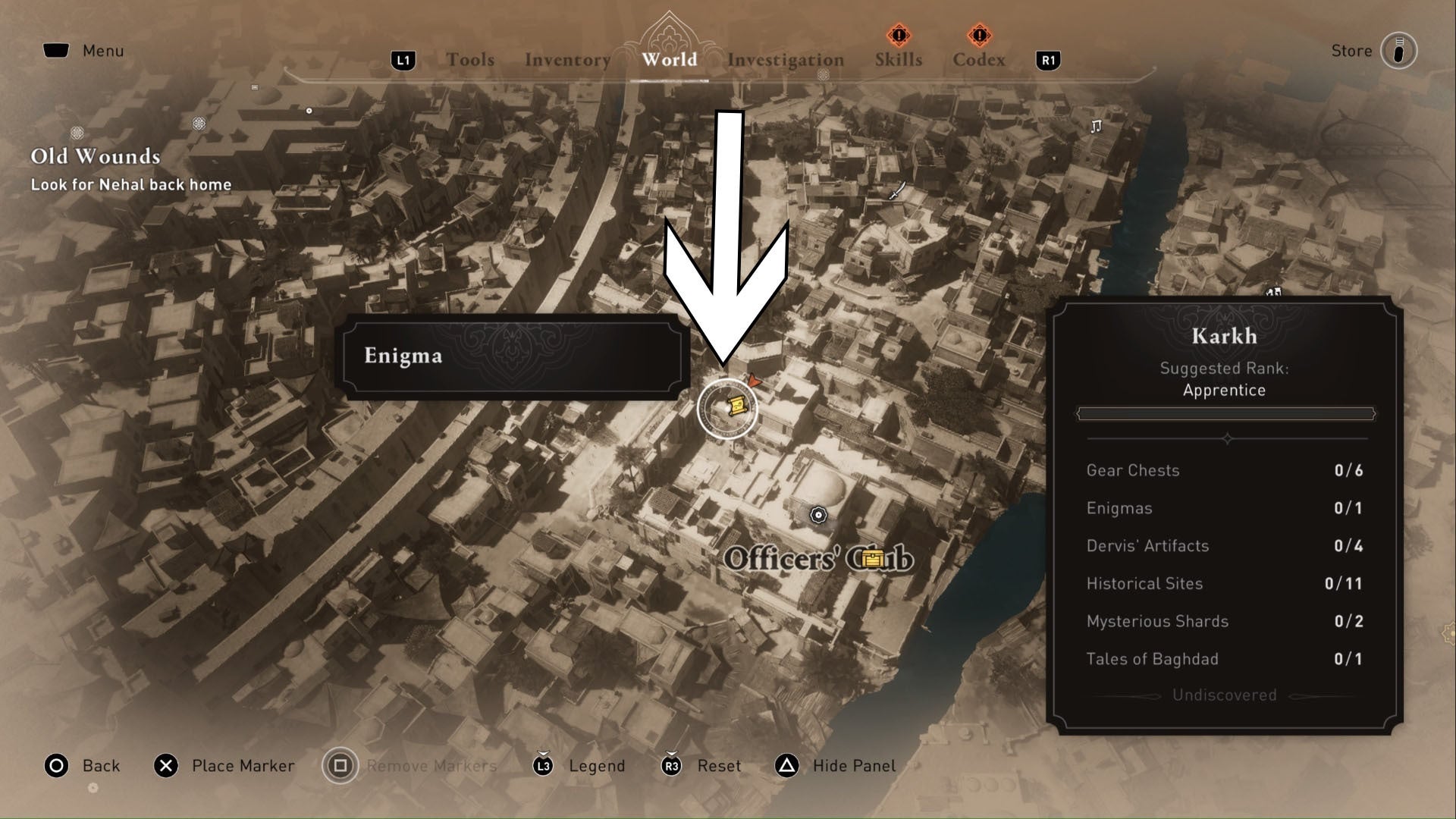Open the Inventory tab
Image resolution: width=1456 pixels, height=819 pixels.
point(567,59)
